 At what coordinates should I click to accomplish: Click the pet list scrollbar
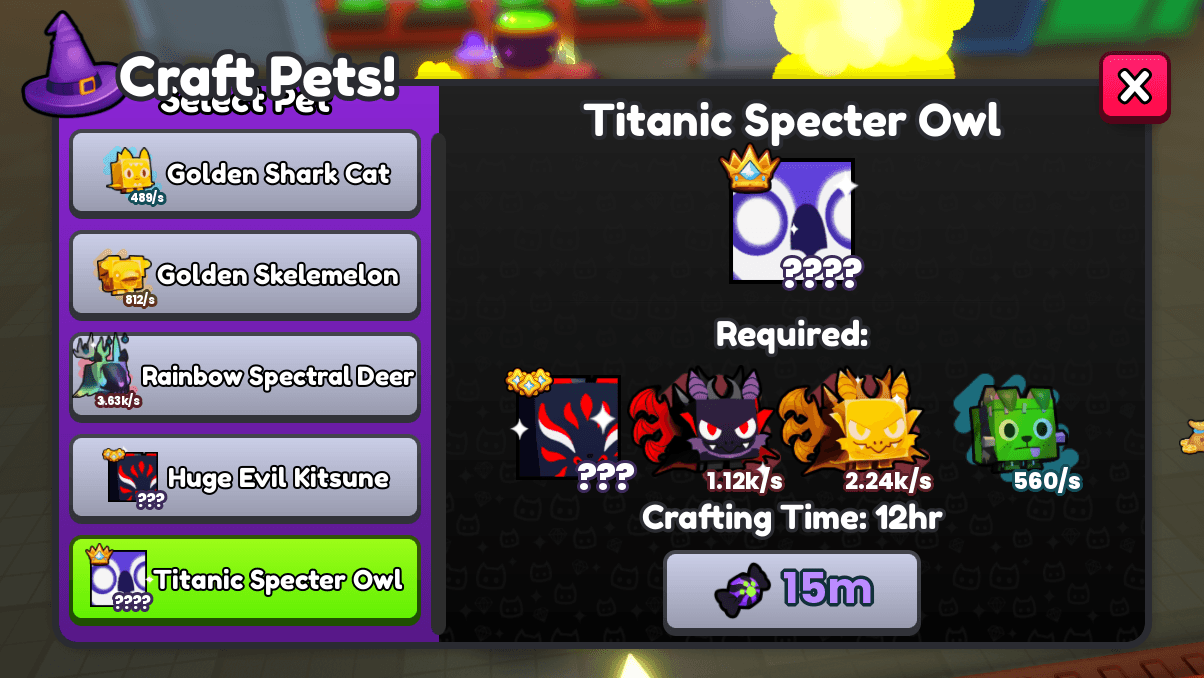[x=437, y=380]
